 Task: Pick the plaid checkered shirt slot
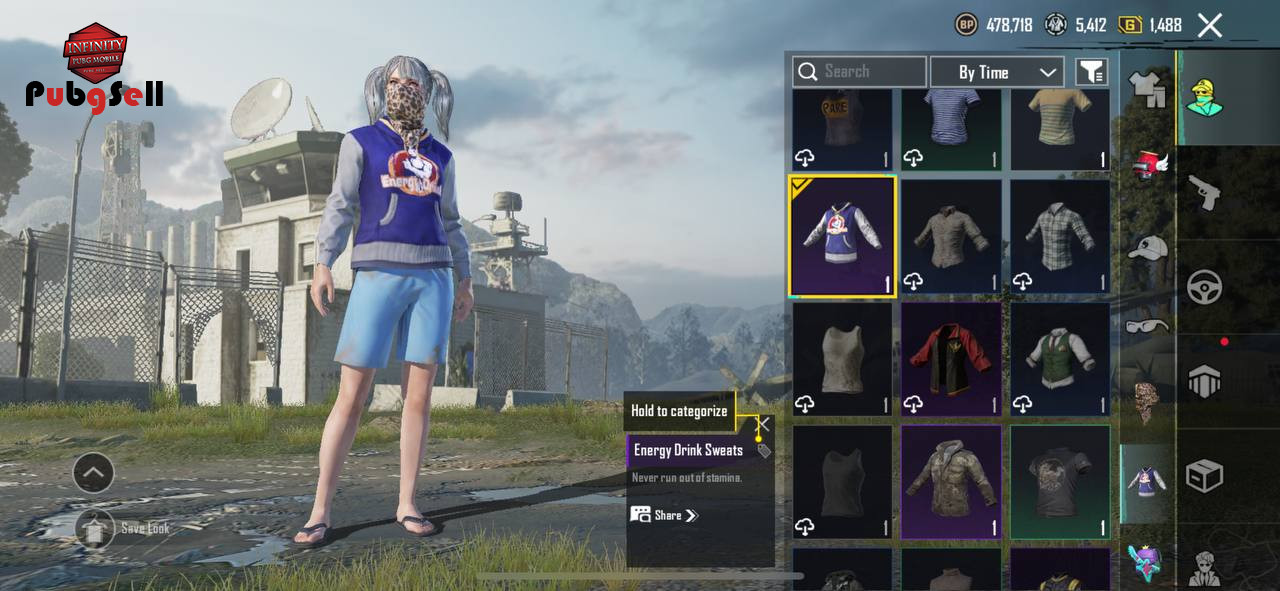[x=1060, y=237]
